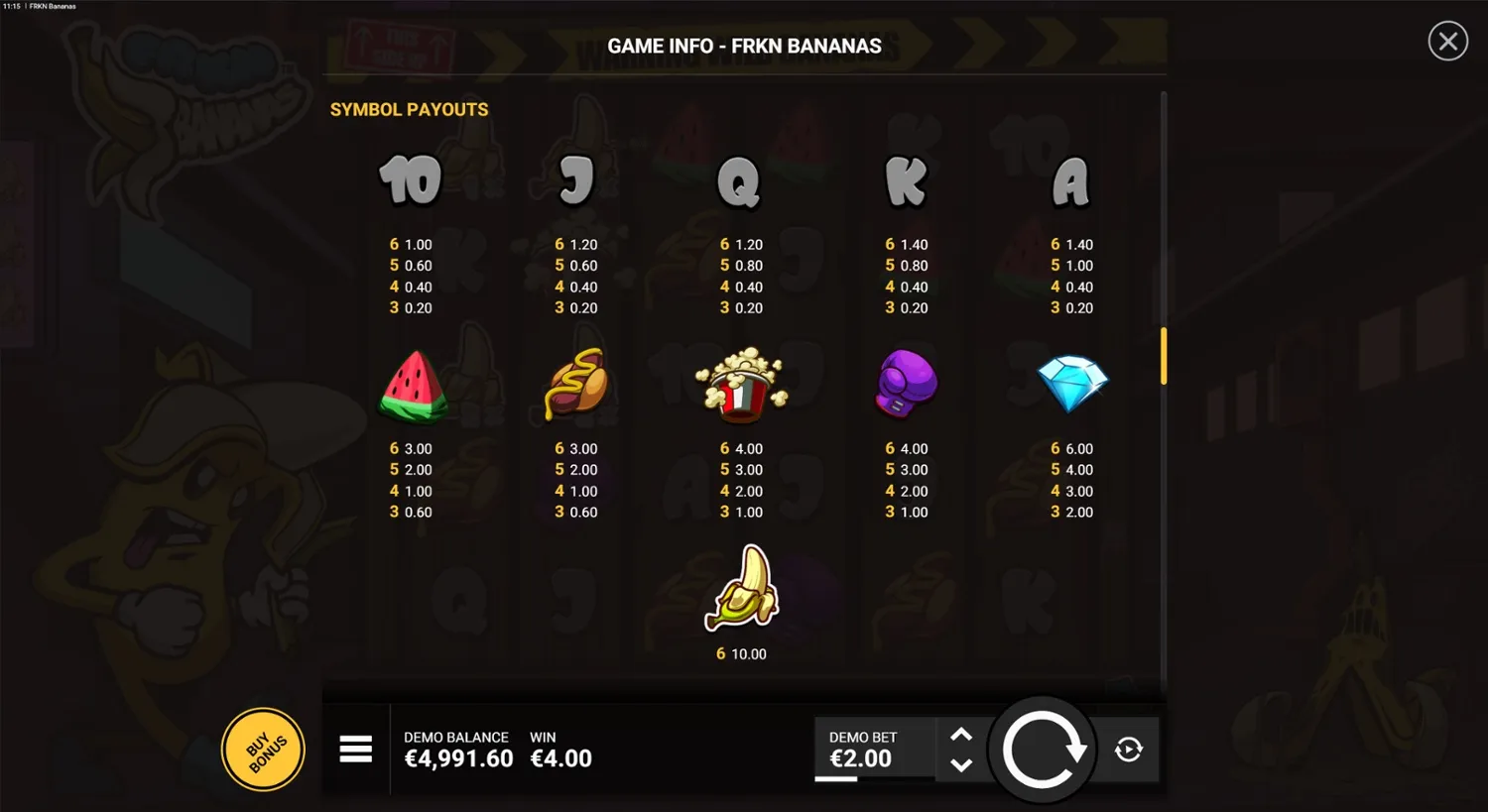The width and height of the screenshot is (1488, 812).
Task: Open the autoplay spin options icon
Action: point(1128,751)
